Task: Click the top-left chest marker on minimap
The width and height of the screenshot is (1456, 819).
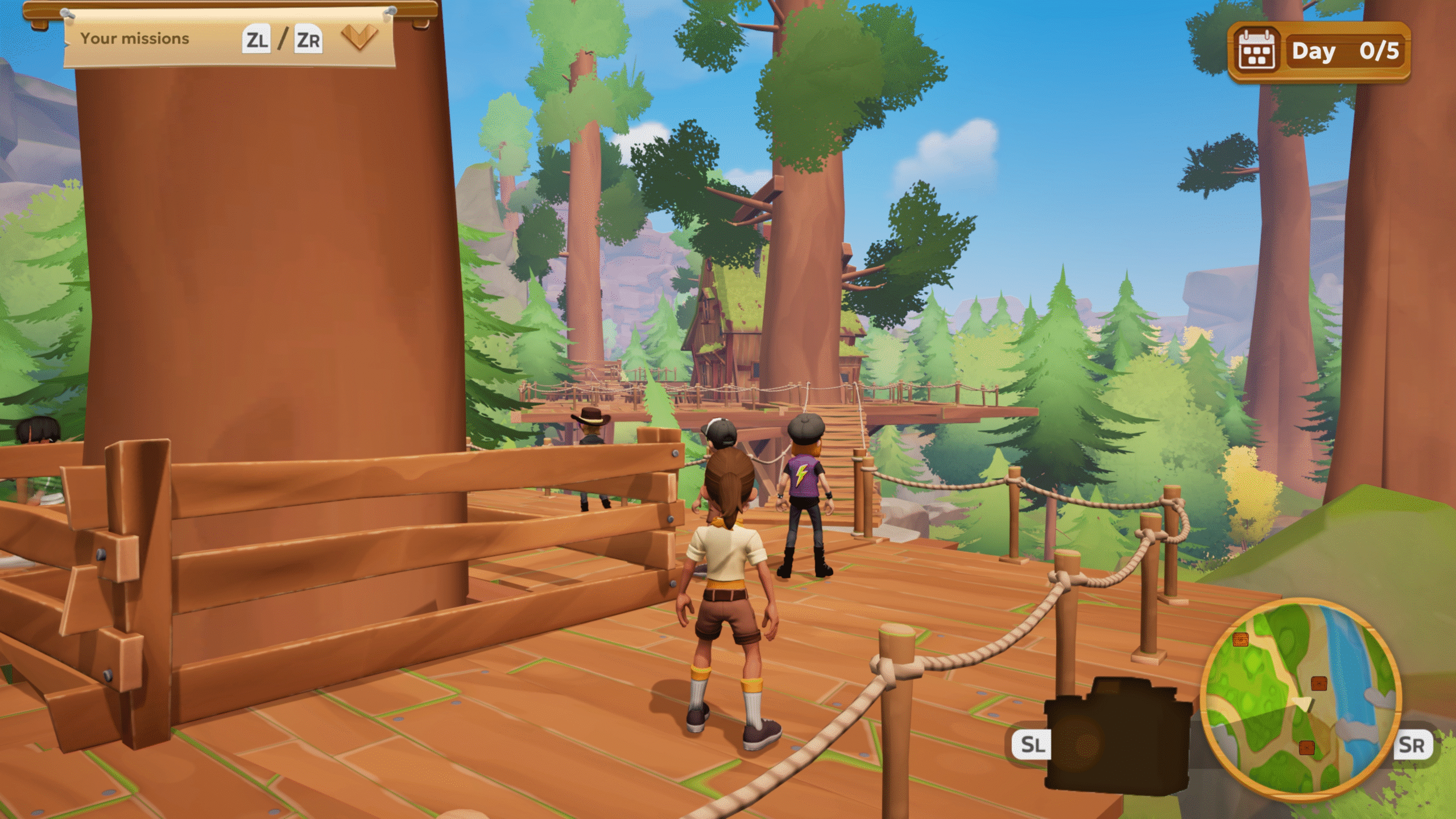Action: (1240, 639)
